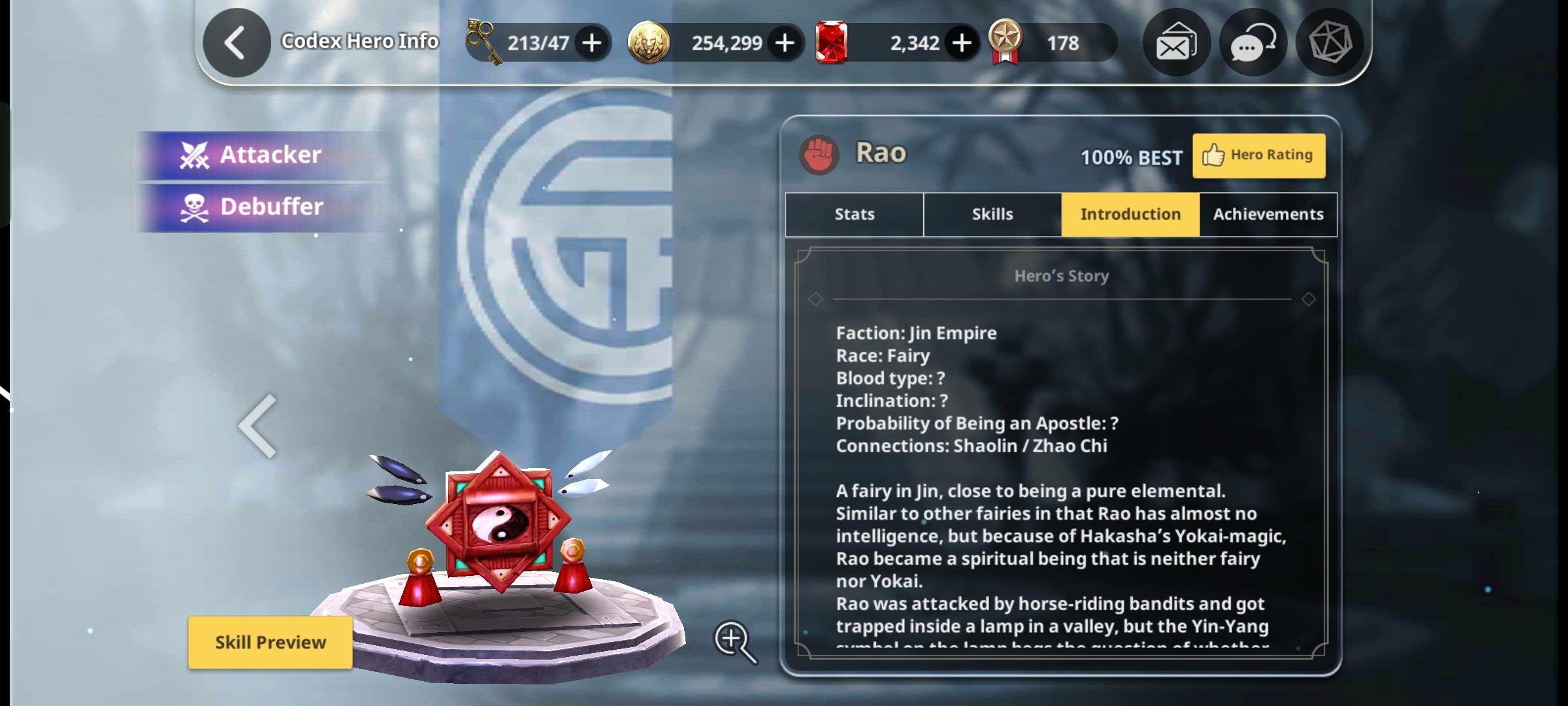1568x706 pixels.
Task: Toggle the Hero Rating thumbs-up button
Action: [1258, 155]
